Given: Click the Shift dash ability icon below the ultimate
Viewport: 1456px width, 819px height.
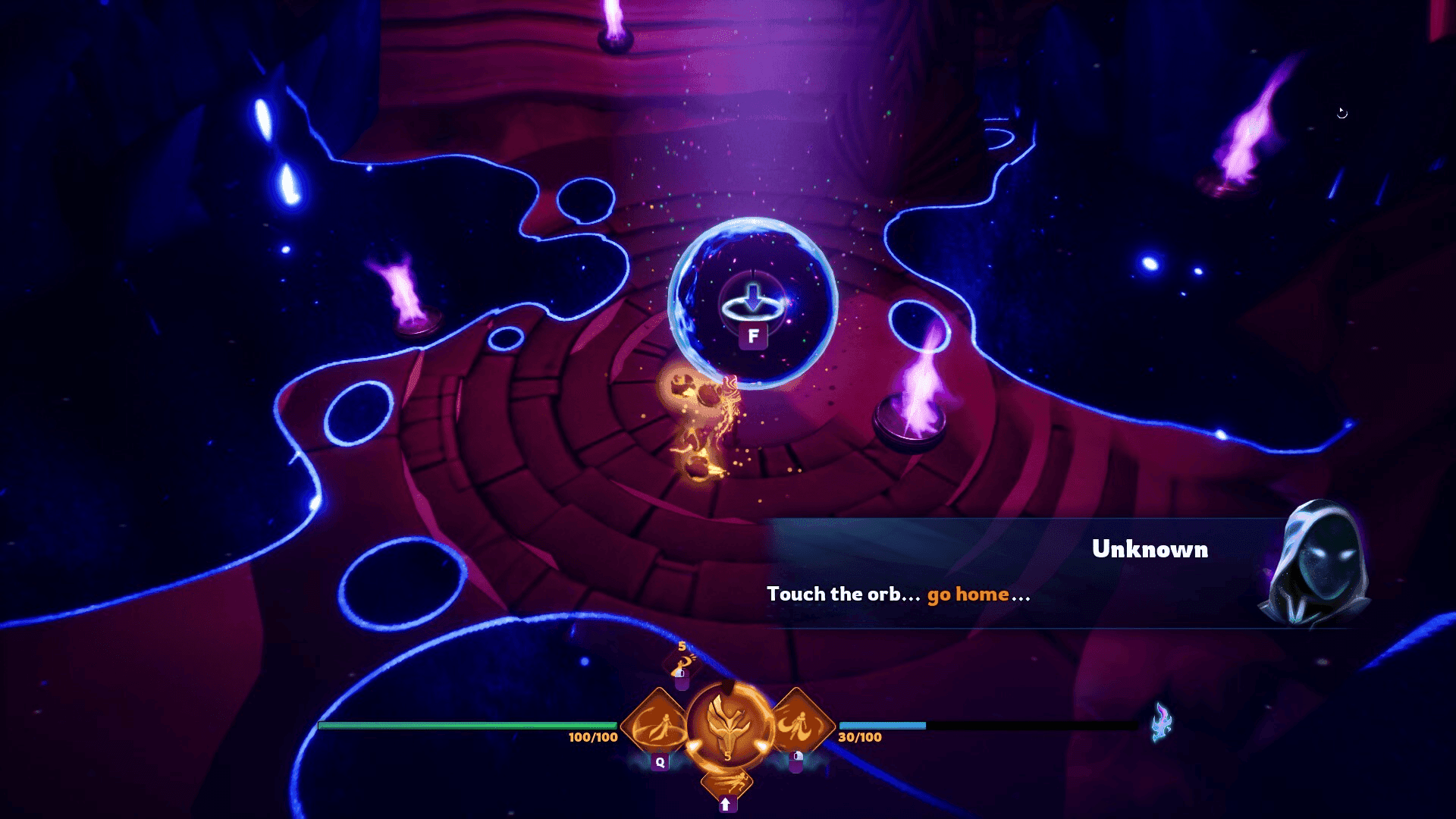Looking at the screenshot, I should coord(727,783).
